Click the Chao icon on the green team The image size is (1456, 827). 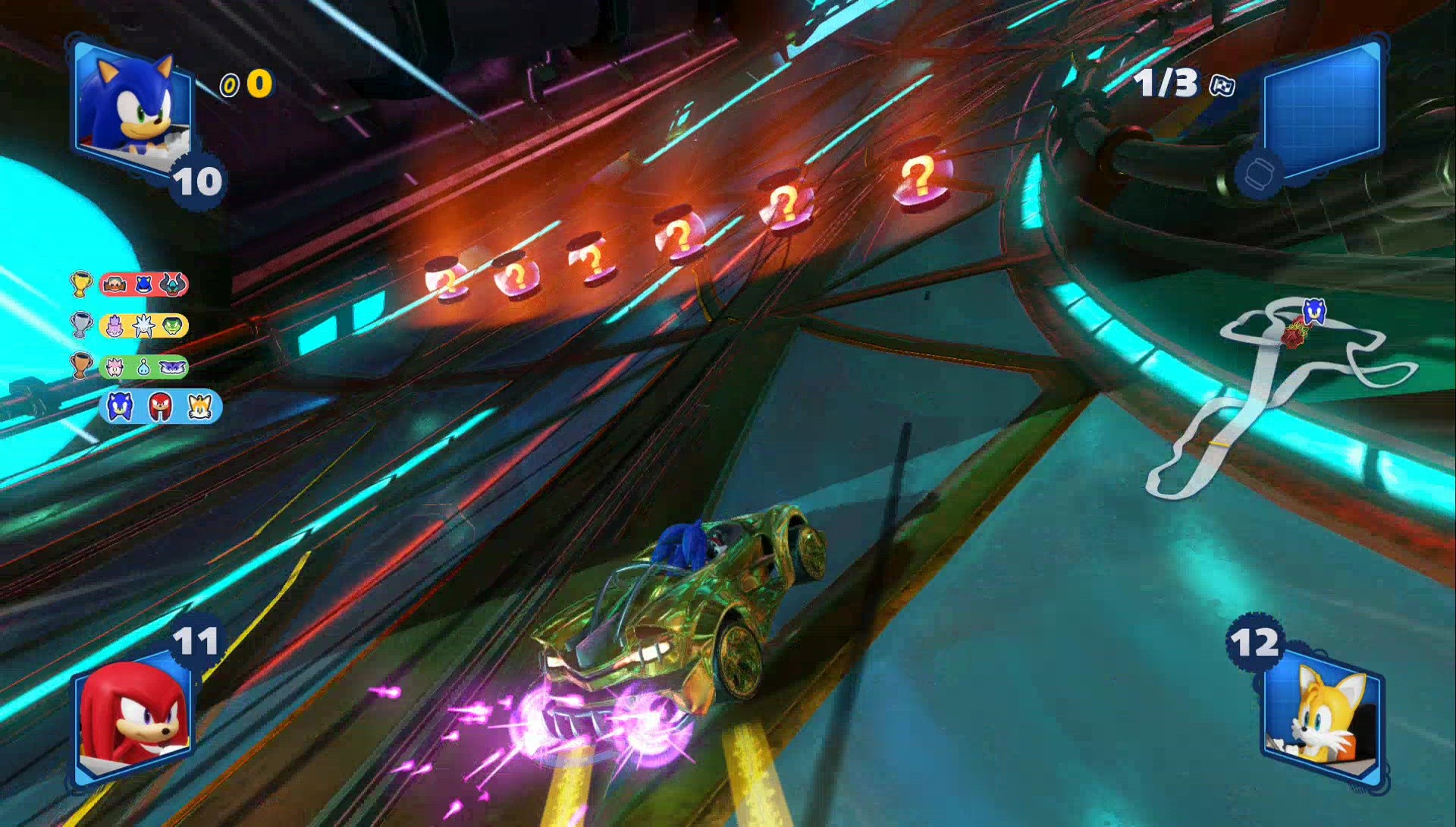pyautogui.click(x=143, y=366)
